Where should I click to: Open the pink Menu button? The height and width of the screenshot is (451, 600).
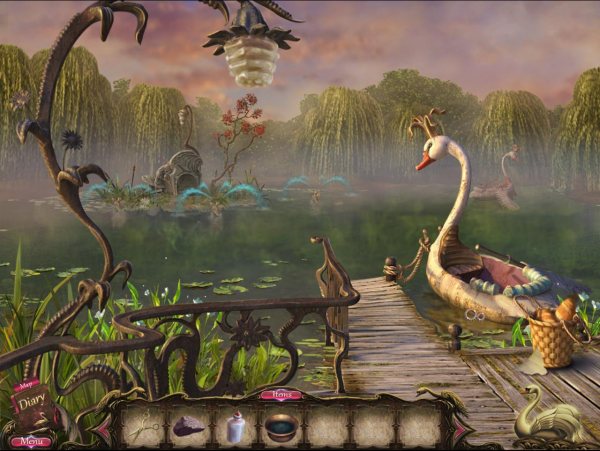(29, 441)
